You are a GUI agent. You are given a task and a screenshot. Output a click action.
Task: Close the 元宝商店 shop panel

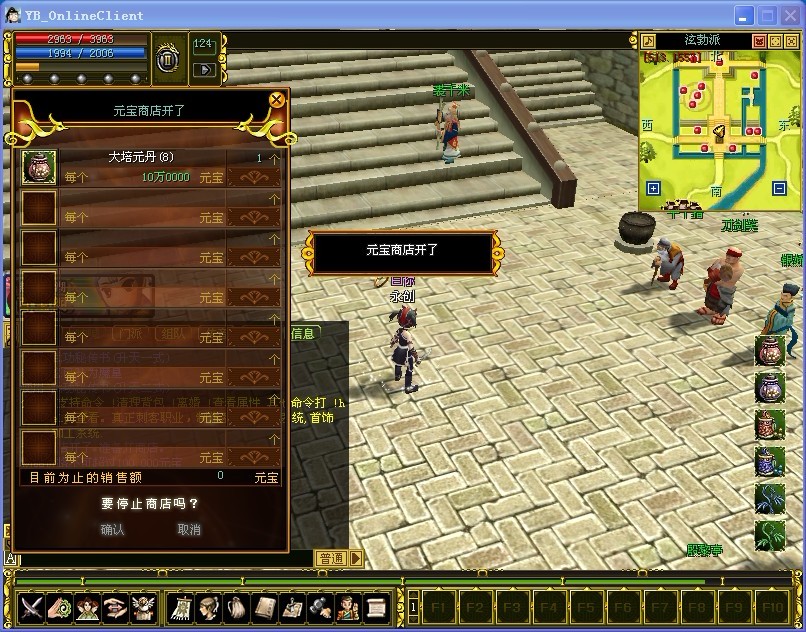tap(276, 100)
